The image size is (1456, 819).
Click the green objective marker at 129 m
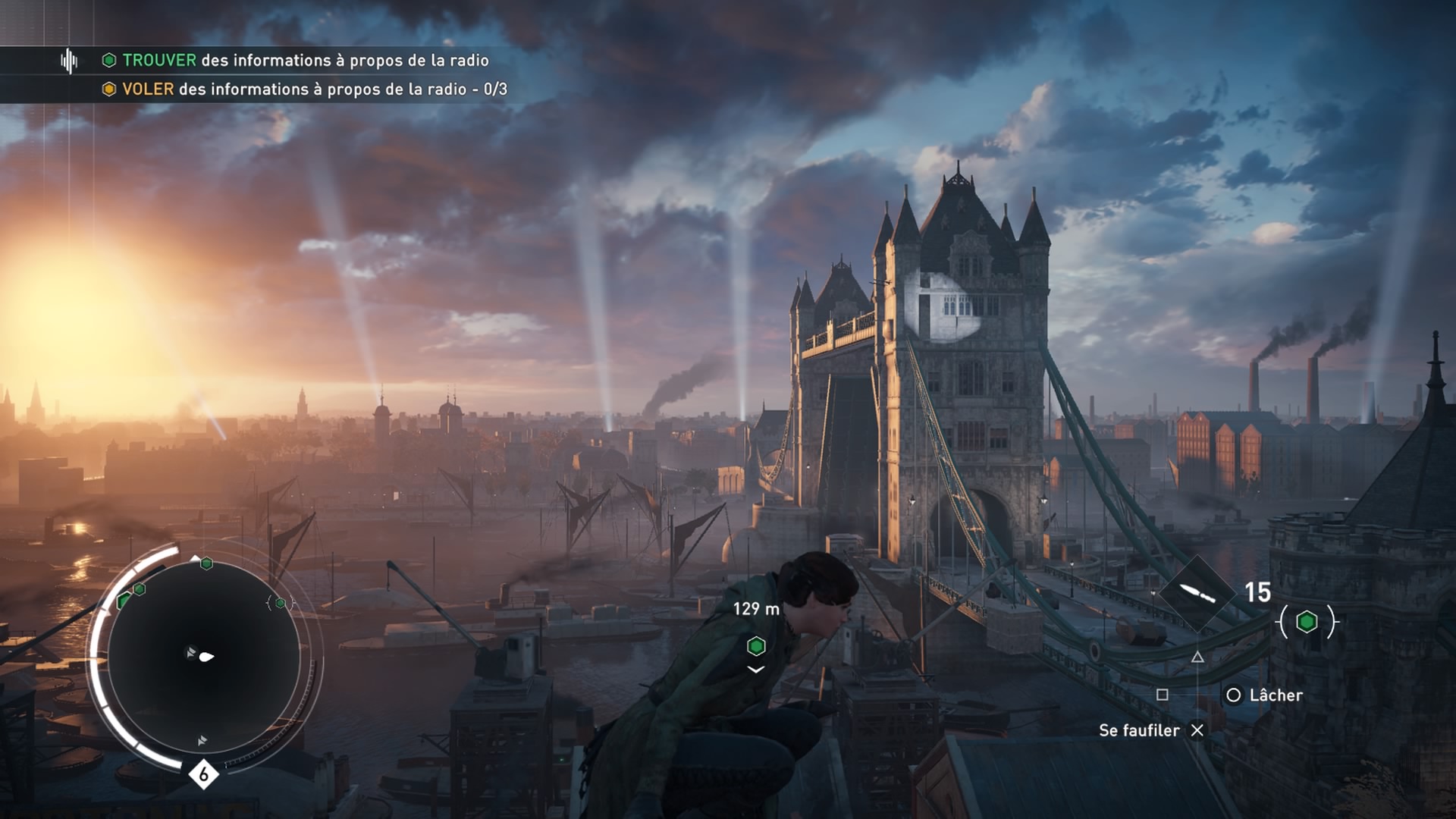(x=756, y=646)
